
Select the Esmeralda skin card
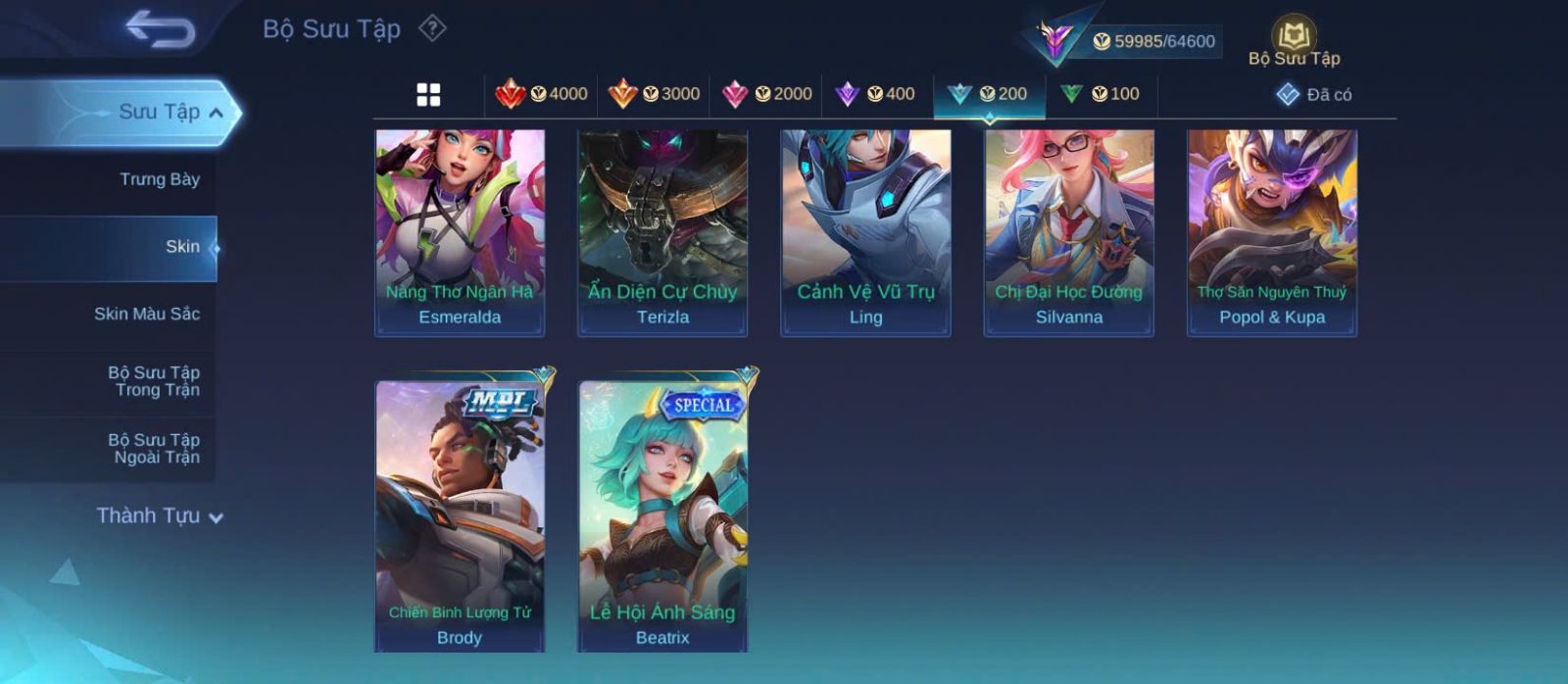(x=460, y=232)
